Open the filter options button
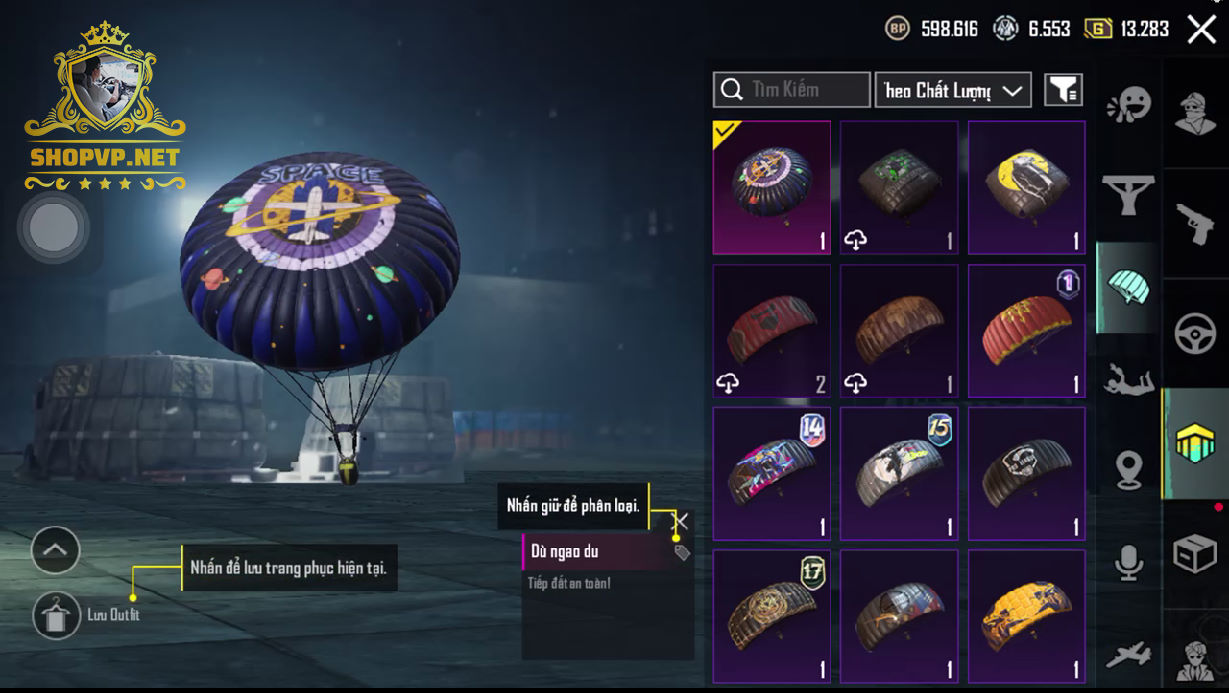This screenshot has height=693, width=1229. [x=1063, y=90]
